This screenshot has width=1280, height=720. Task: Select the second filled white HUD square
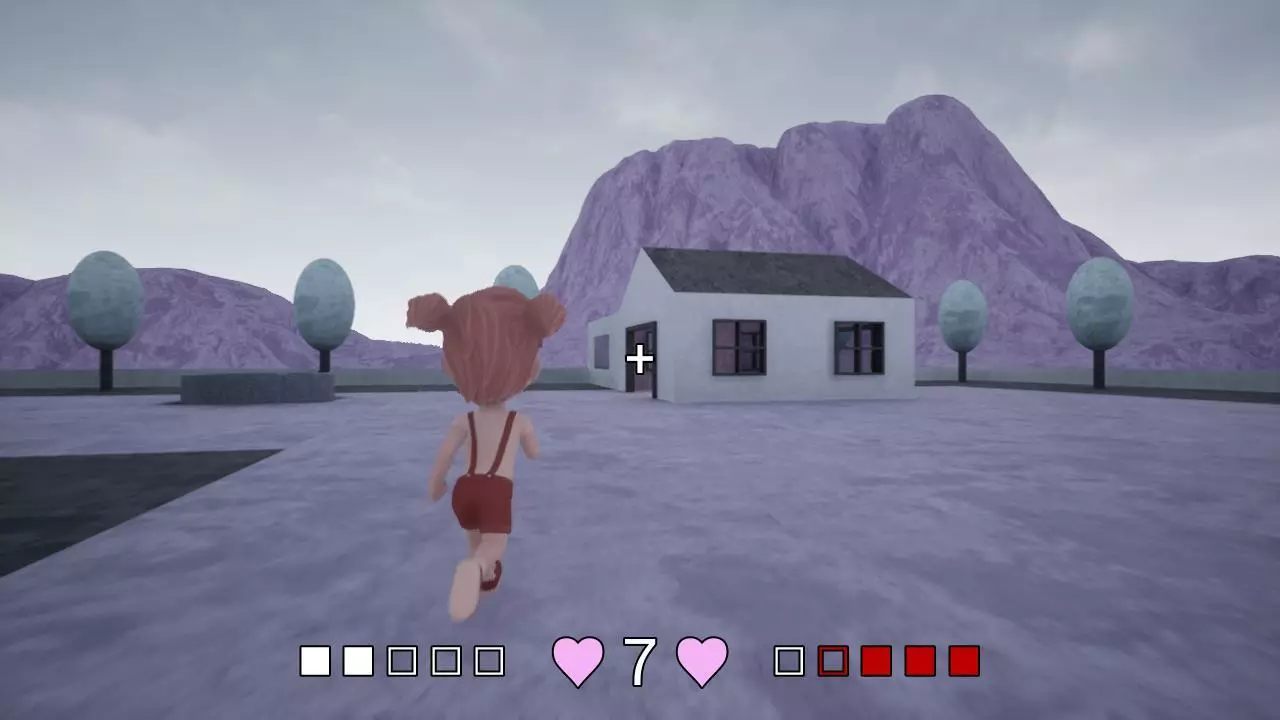(x=360, y=659)
